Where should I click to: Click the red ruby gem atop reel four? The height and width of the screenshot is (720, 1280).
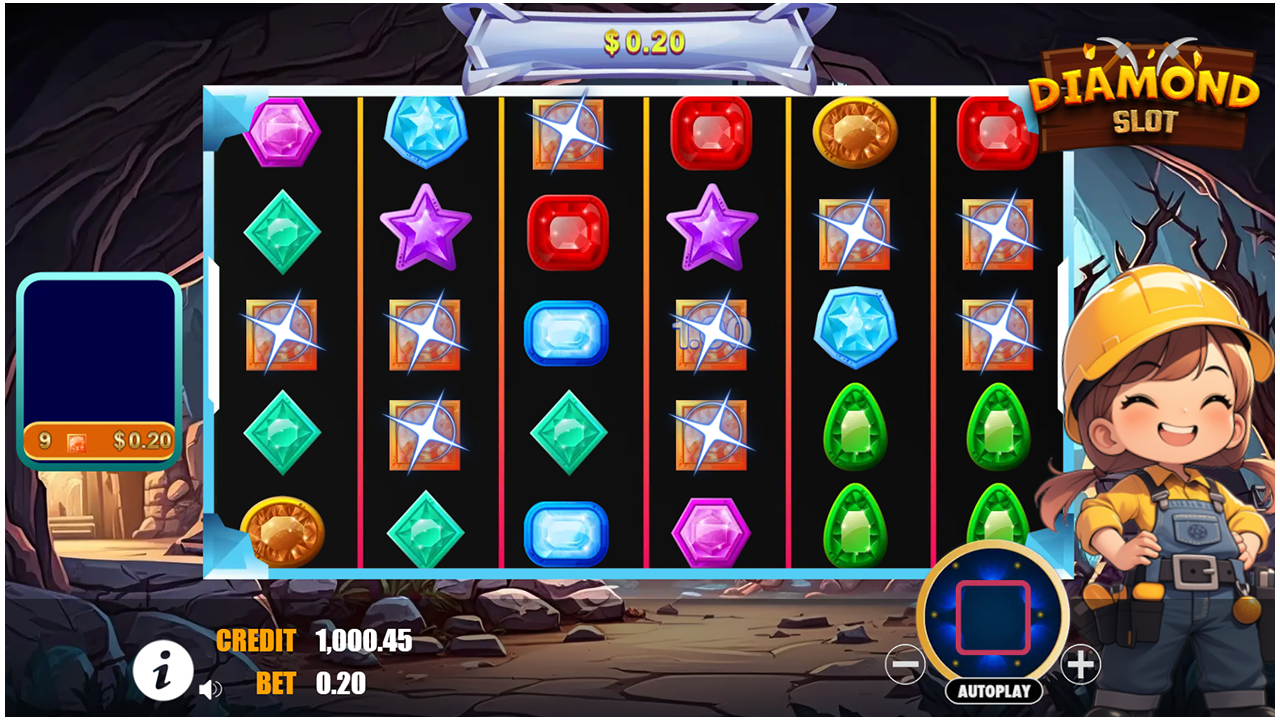(712, 130)
